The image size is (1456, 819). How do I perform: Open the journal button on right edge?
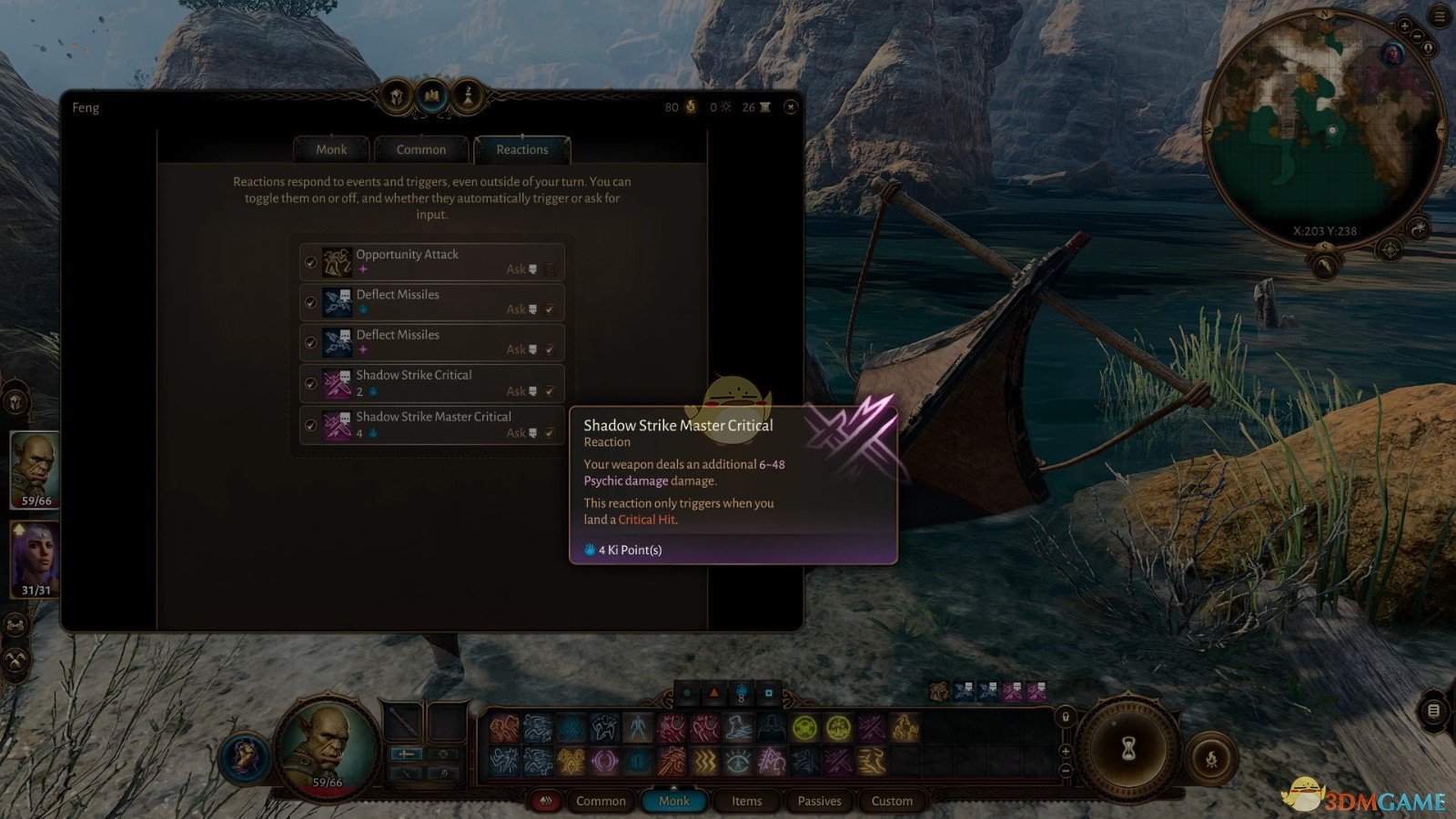pyautogui.click(x=1433, y=711)
